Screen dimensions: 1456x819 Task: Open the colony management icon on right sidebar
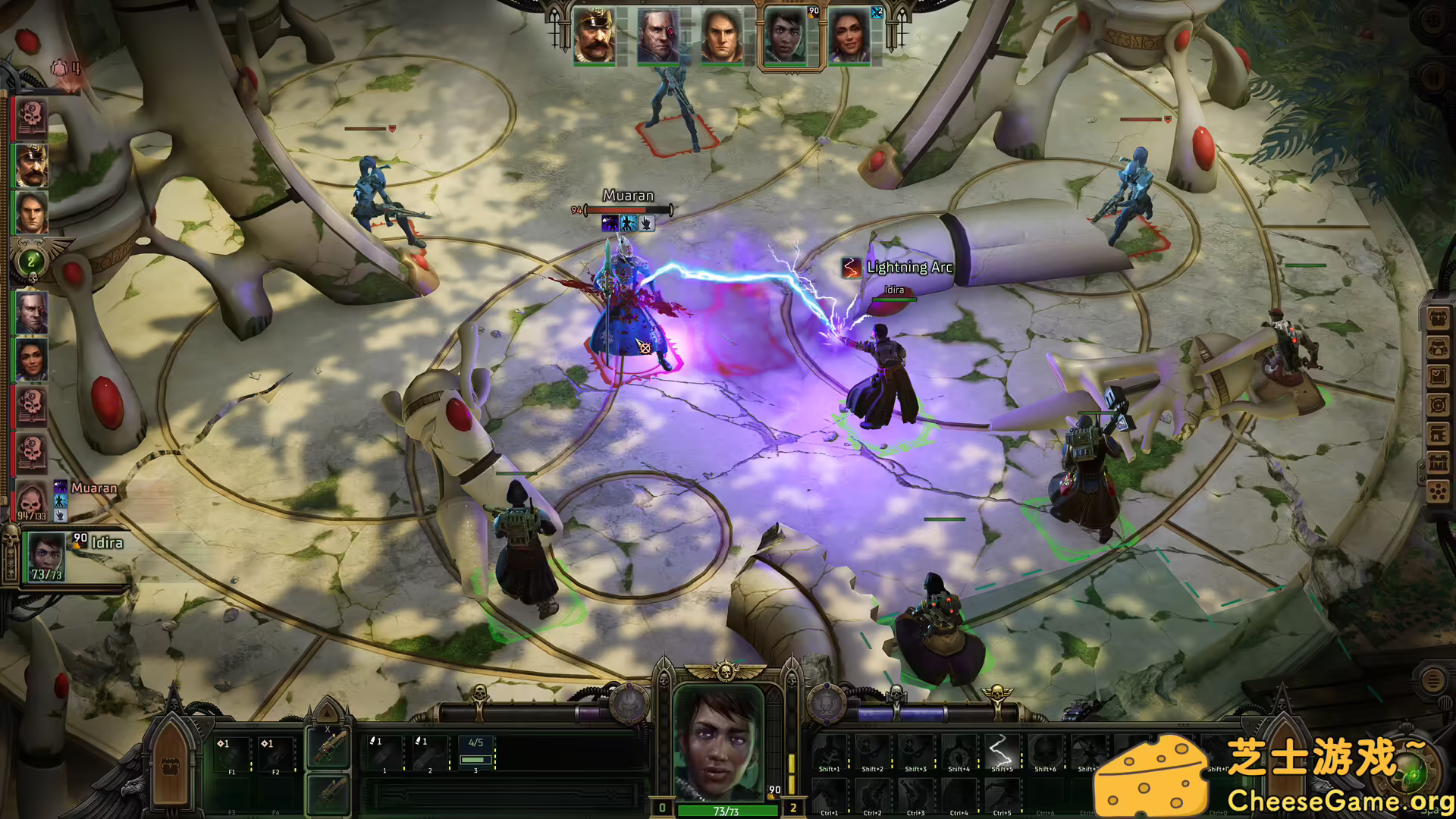point(1438,463)
